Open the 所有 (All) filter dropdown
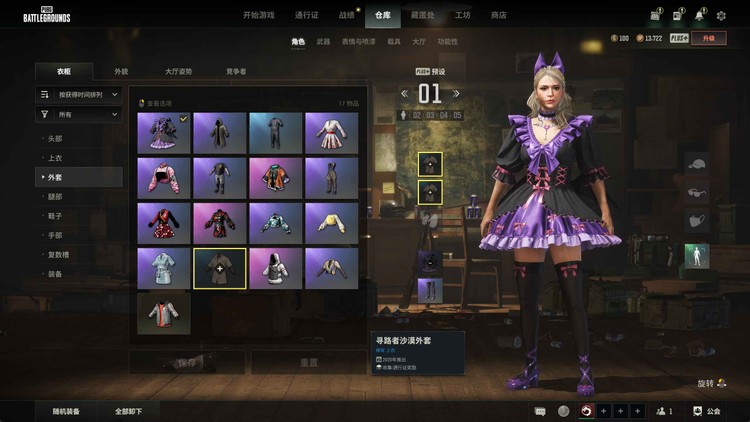 click(79, 114)
